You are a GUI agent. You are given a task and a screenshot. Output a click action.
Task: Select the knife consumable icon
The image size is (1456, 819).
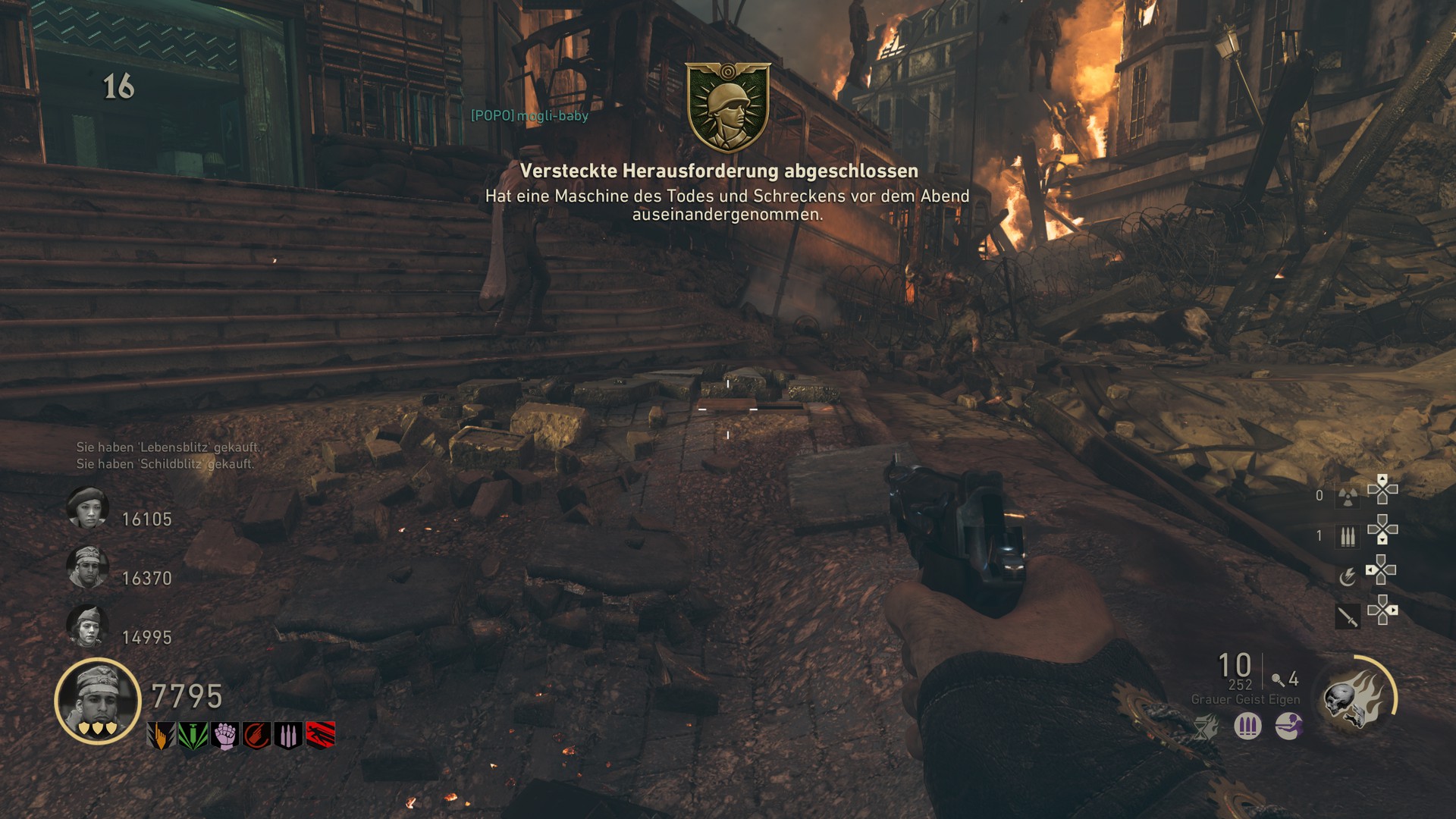pyautogui.click(x=1348, y=617)
